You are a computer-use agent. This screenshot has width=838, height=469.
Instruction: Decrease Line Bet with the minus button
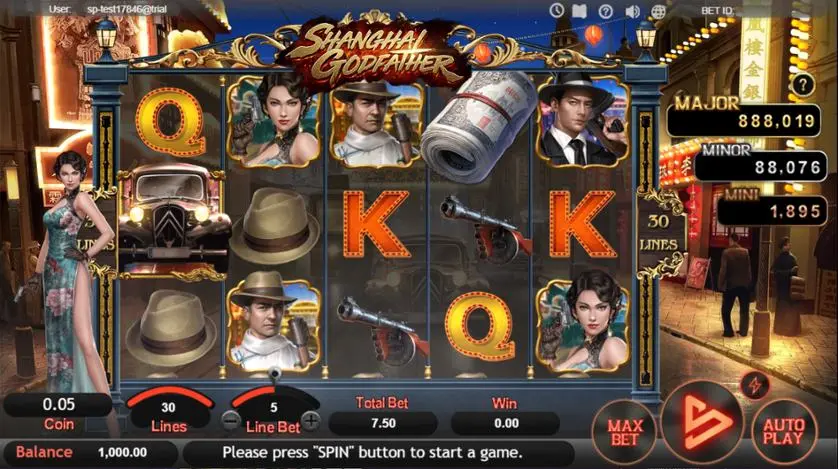click(231, 421)
